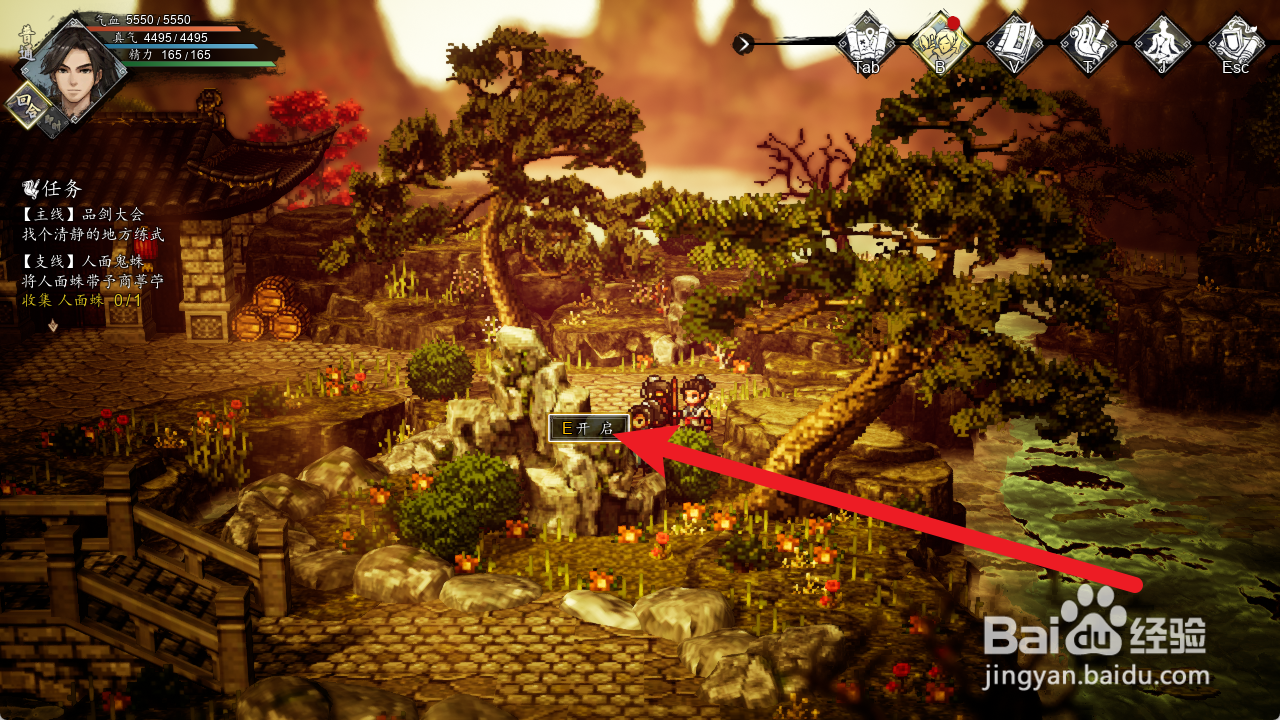Screen dimensions: 1280x720
Task: Open the scroll and brush icon
Action: (x=1088, y=42)
